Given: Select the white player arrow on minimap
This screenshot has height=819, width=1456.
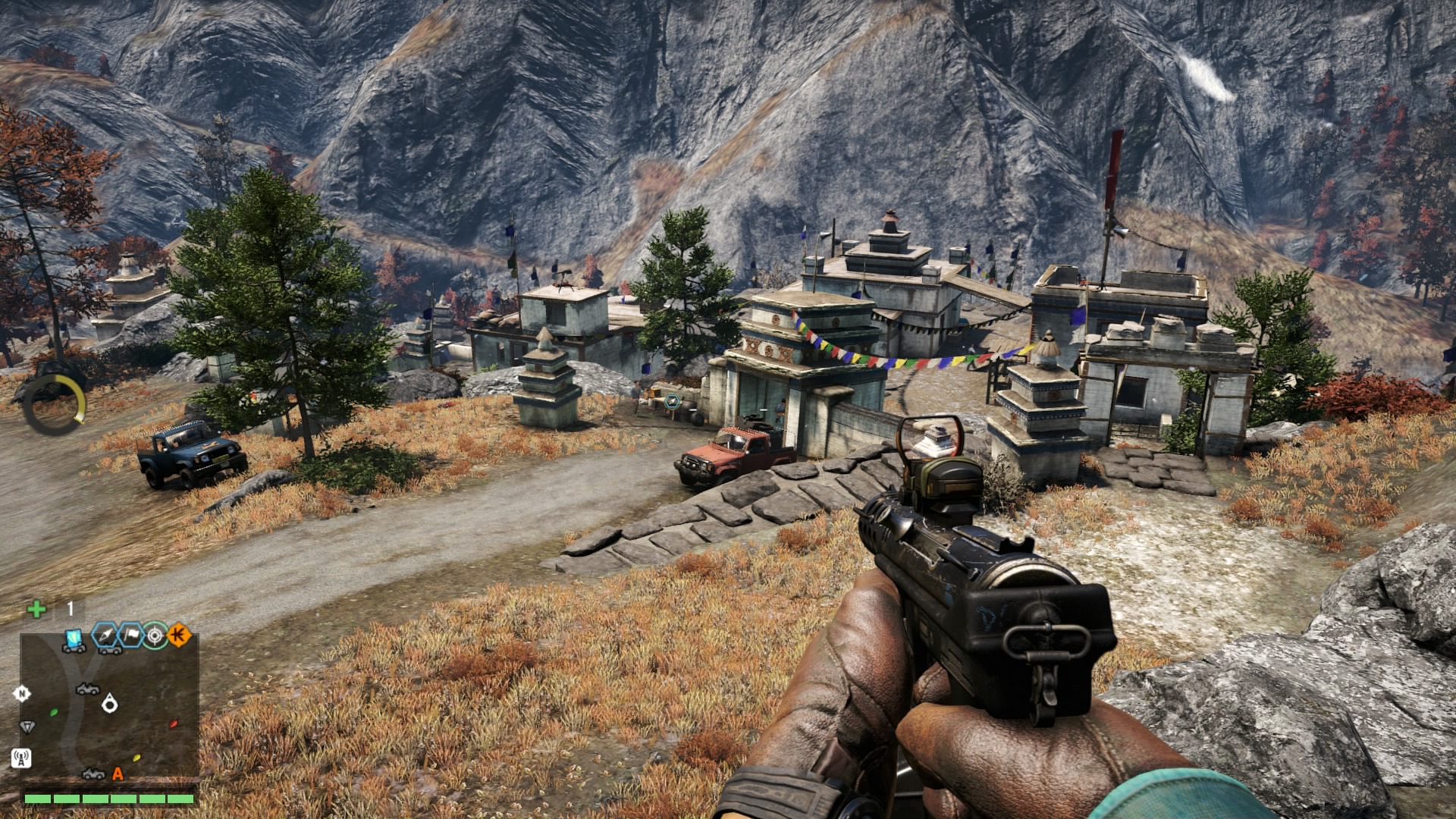Looking at the screenshot, I should (x=110, y=704).
